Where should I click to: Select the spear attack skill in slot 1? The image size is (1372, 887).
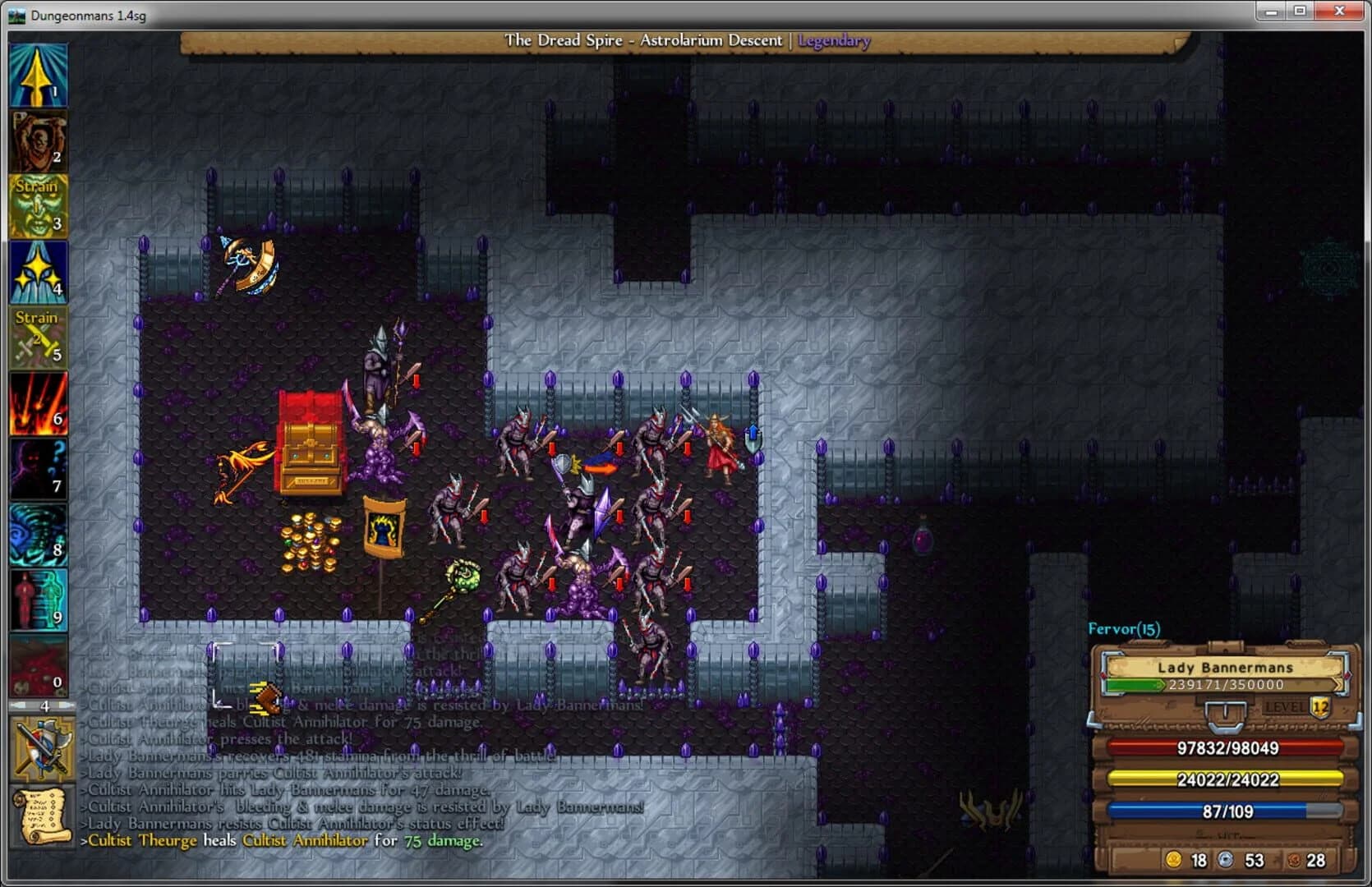[39, 74]
